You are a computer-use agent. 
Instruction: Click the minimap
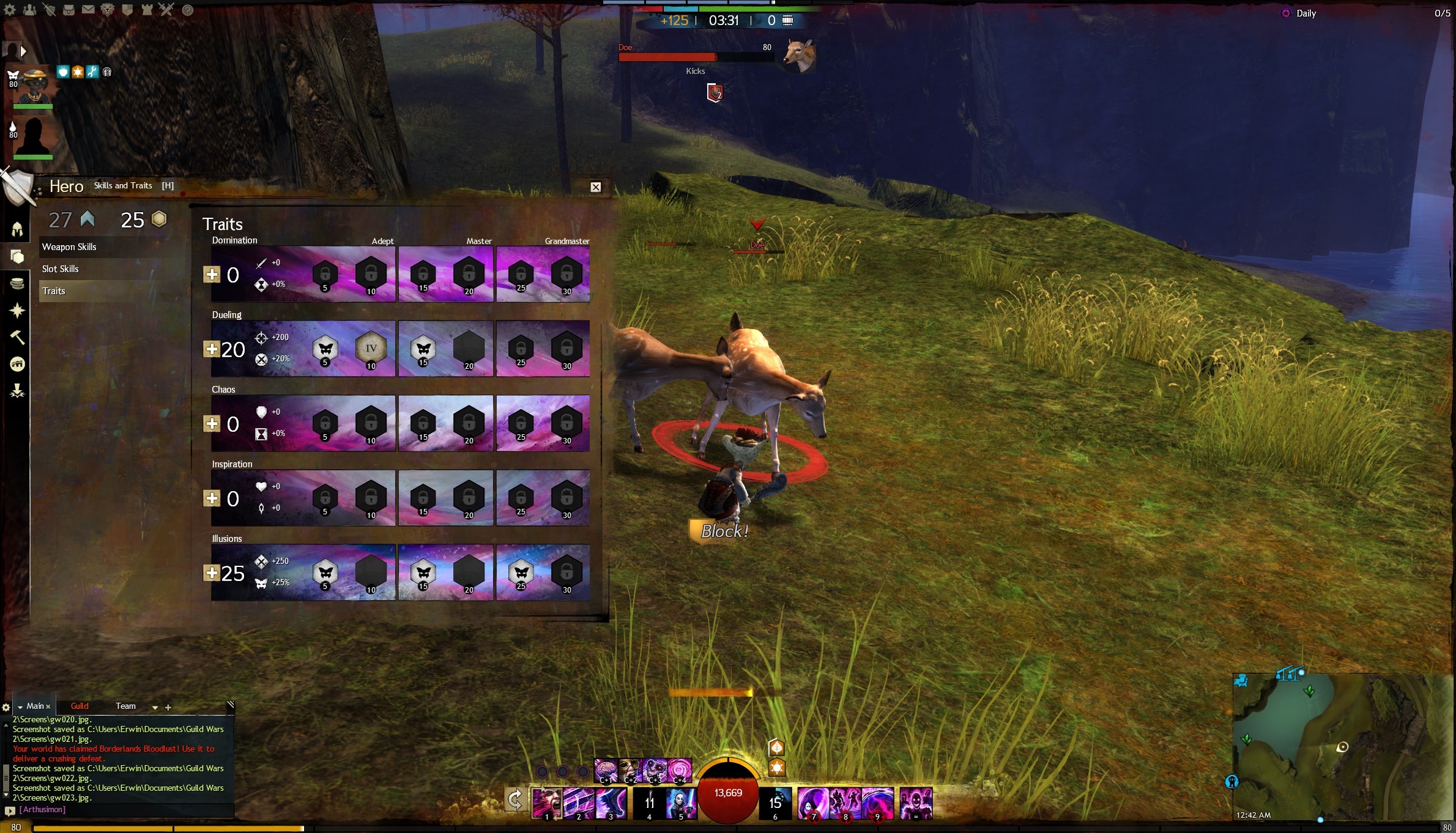(x=1340, y=746)
